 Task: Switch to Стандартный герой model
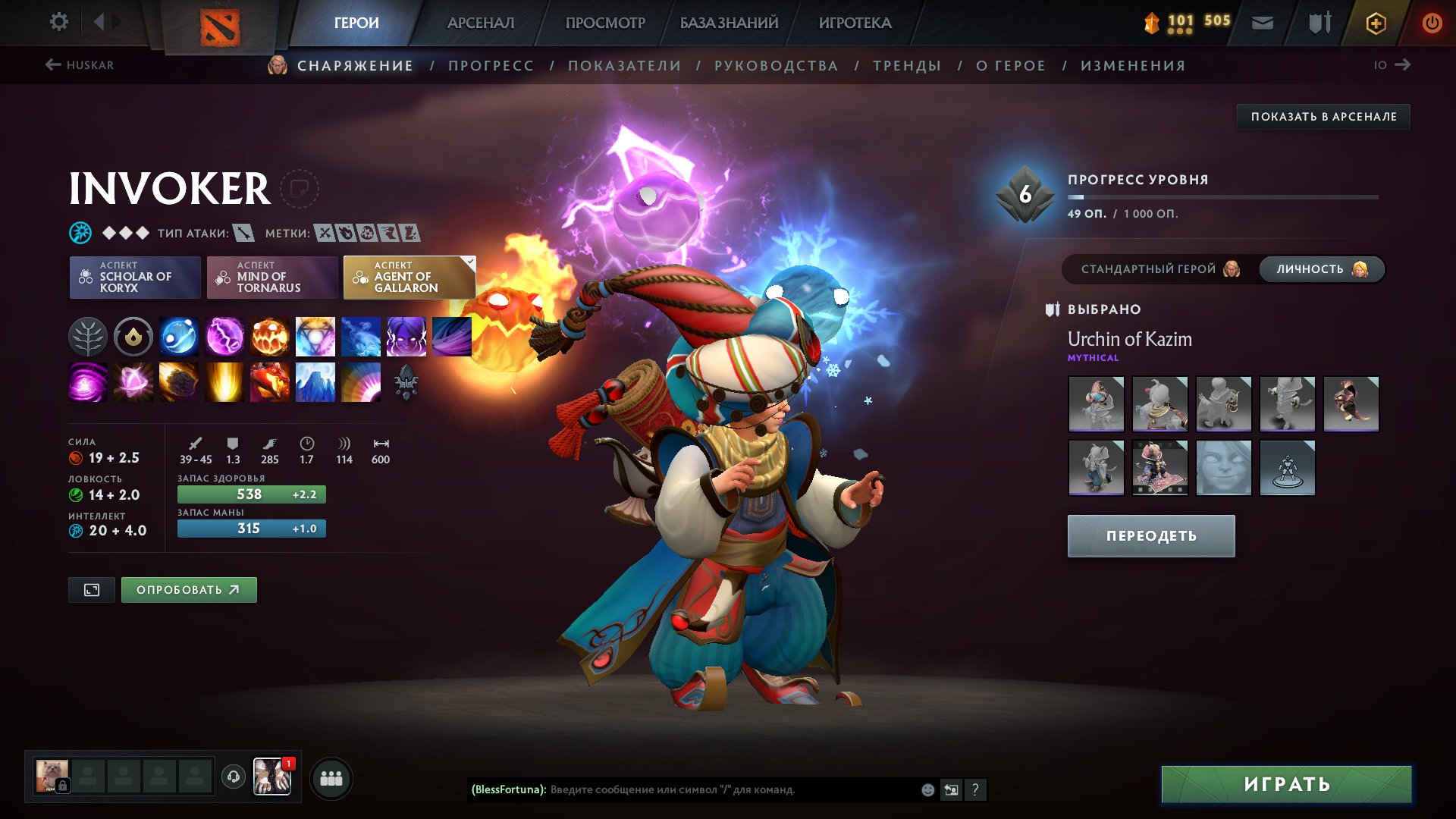coord(1159,269)
